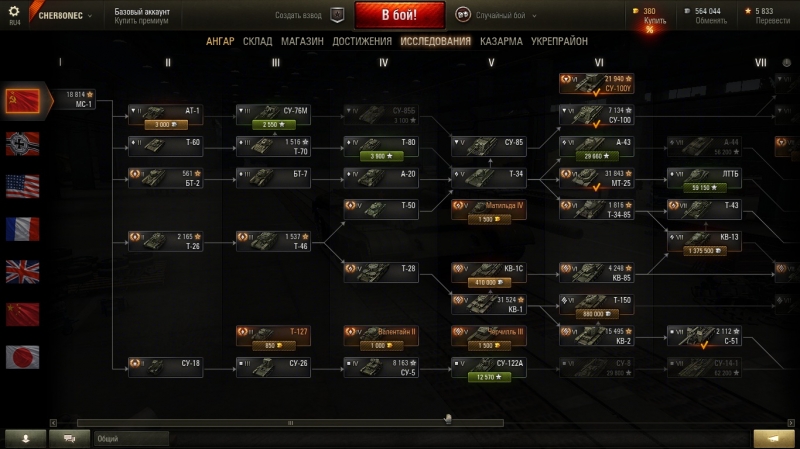The width and height of the screenshot is (800, 449).
Task: Pick the United Kingdom nation flag
Action: 22,271
